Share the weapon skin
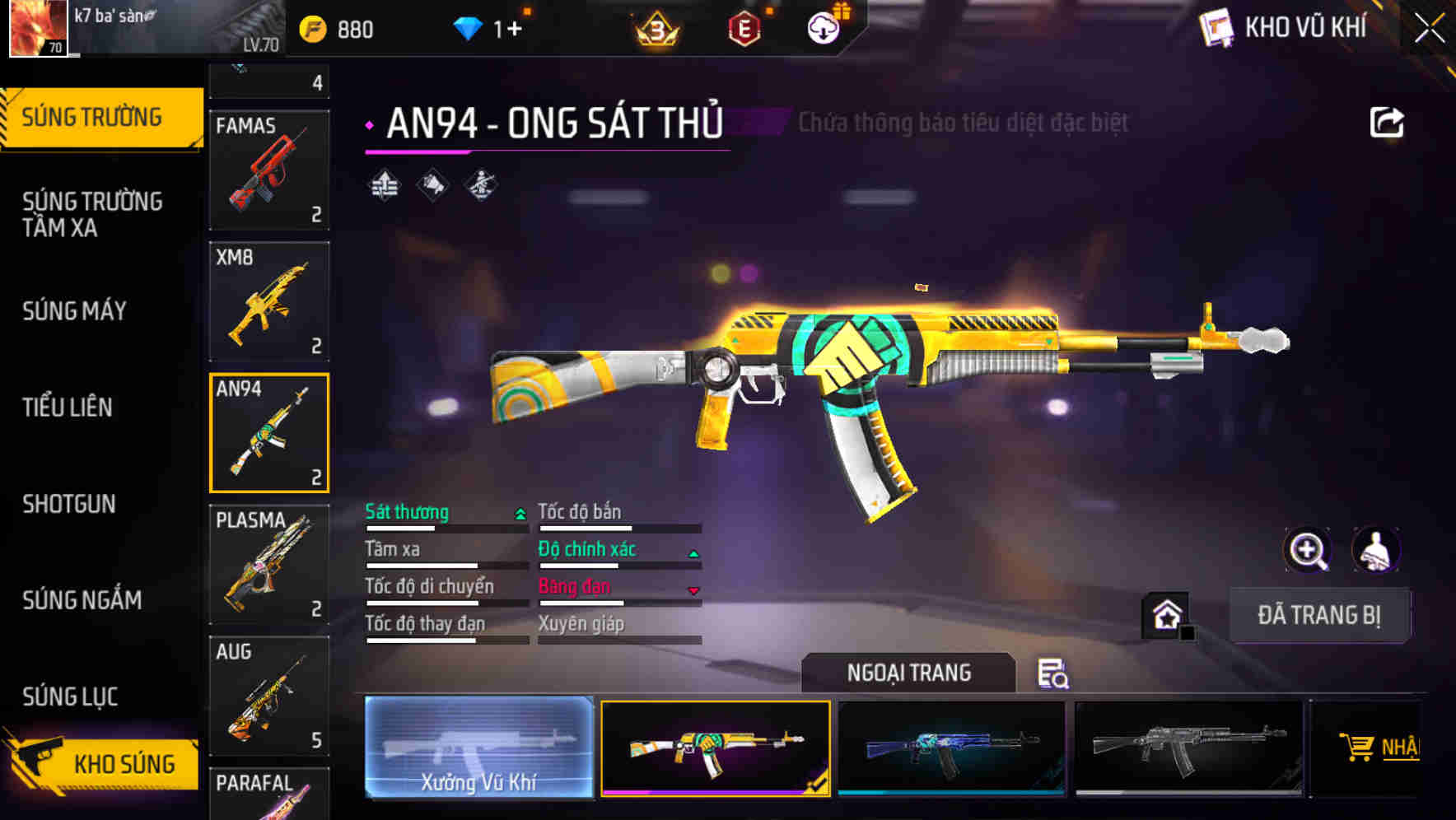Image resolution: width=1456 pixels, height=820 pixels. (1386, 123)
